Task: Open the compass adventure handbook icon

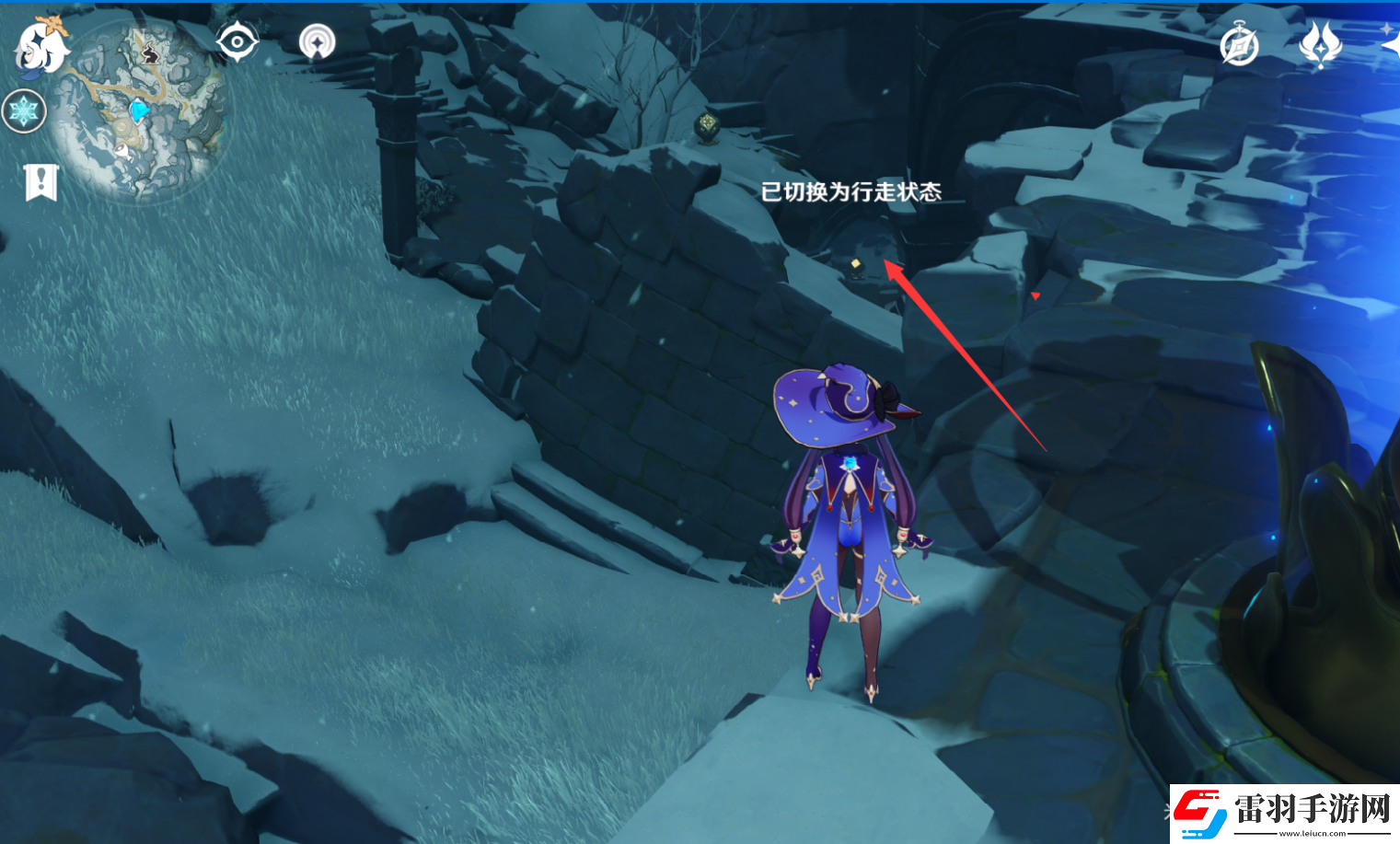Action: [x=1239, y=44]
